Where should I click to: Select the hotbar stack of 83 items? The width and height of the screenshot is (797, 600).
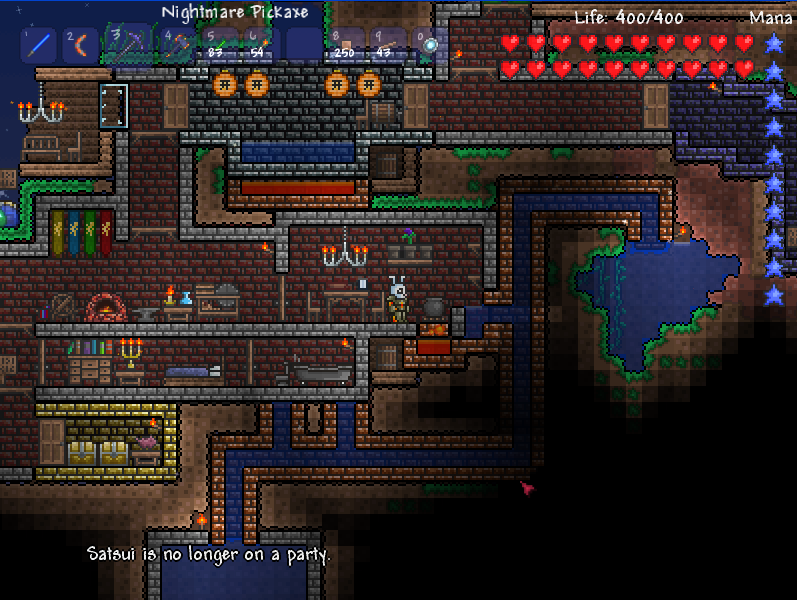coord(215,45)
